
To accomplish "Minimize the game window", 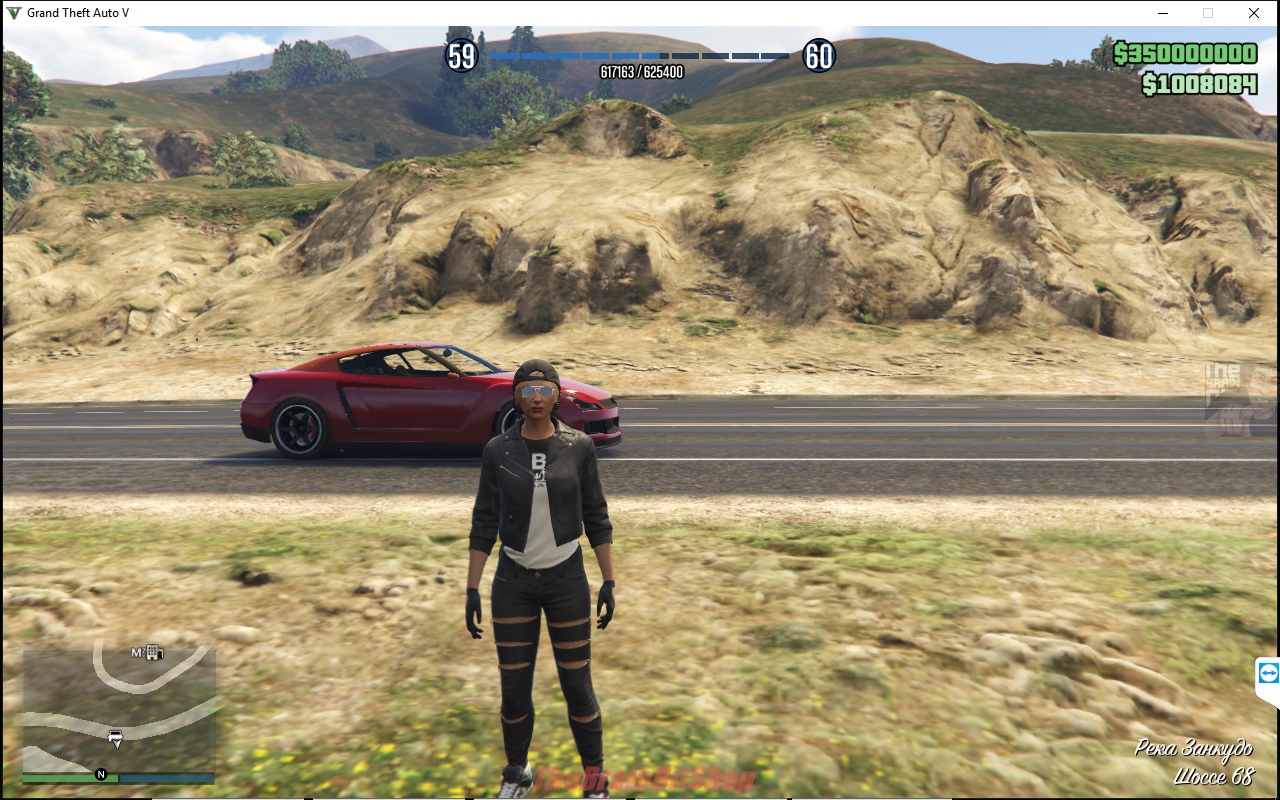I will pyautogui.click(x=1163, y=14).
